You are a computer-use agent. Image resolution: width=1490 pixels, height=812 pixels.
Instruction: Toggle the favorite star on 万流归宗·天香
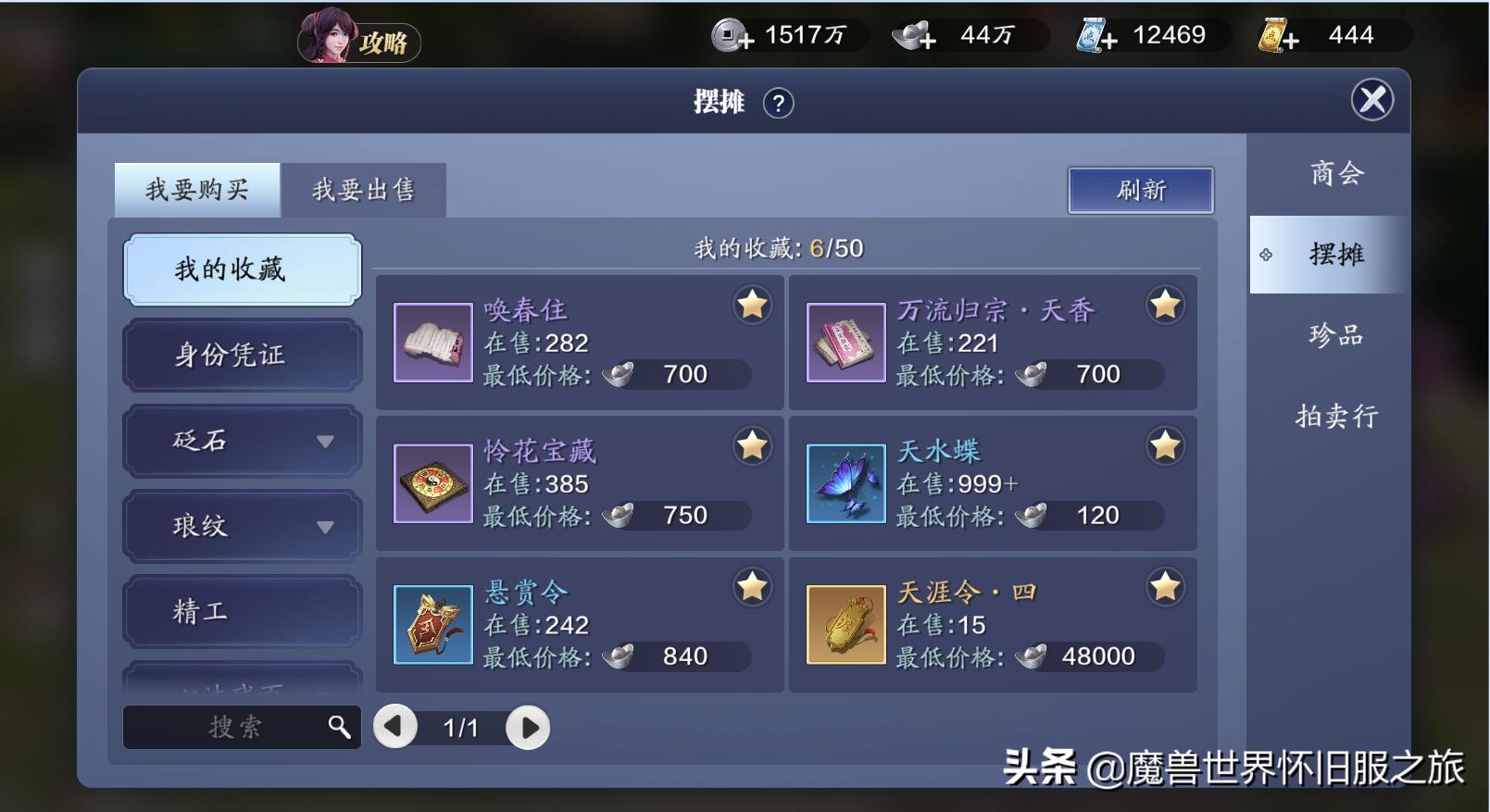(1165, 304)
